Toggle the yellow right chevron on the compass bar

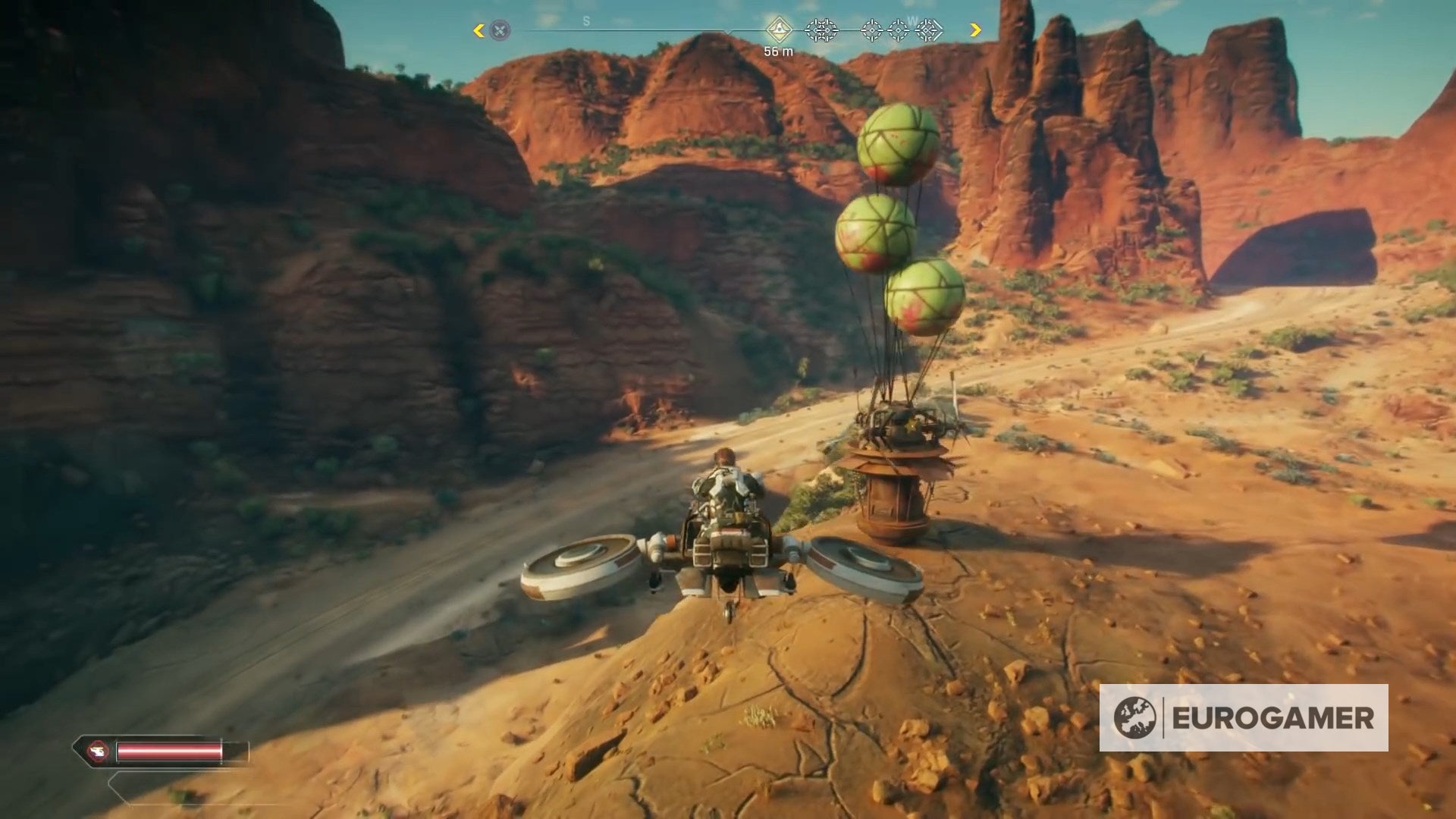(x=976, y=29)
